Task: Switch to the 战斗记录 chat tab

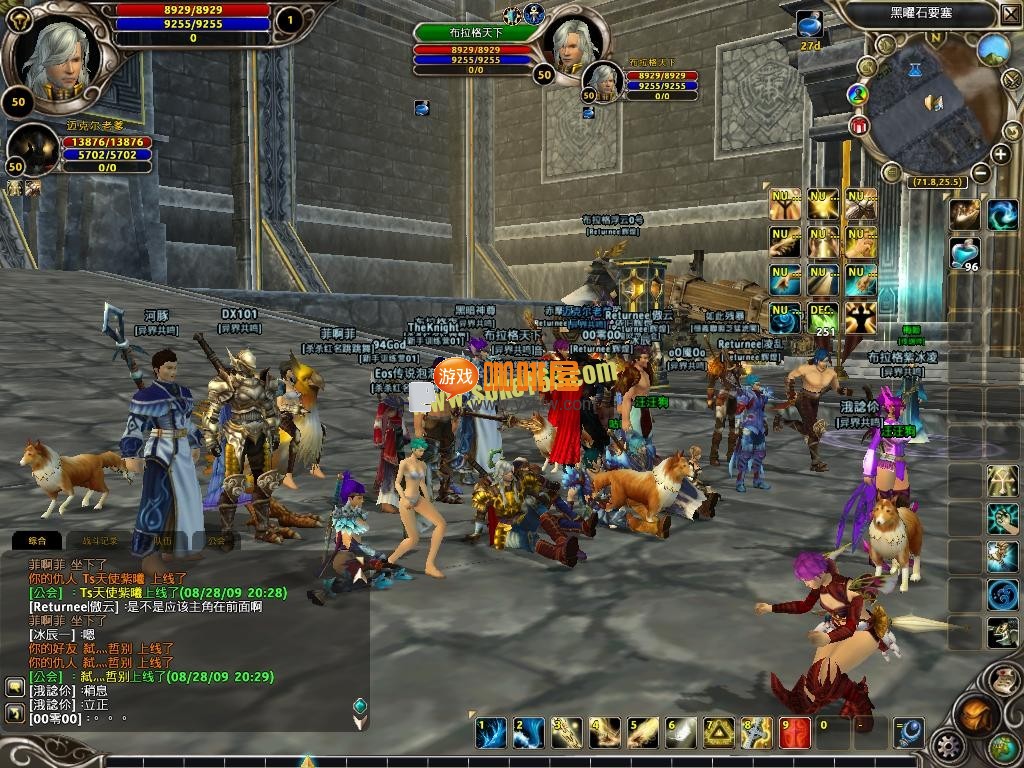Action: pyautogui.click(x=99, y=541)
